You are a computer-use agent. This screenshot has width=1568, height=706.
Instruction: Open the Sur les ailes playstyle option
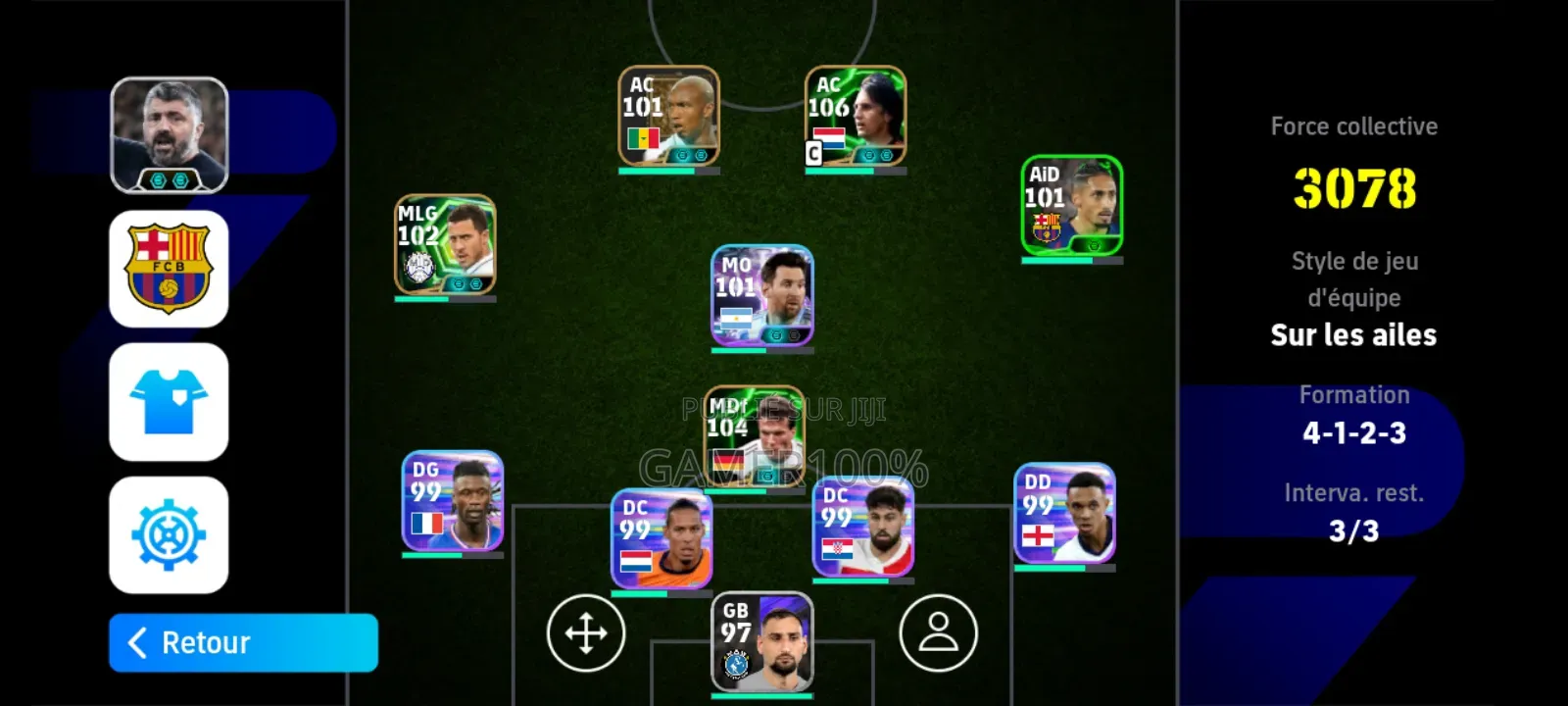point(1353,334)
